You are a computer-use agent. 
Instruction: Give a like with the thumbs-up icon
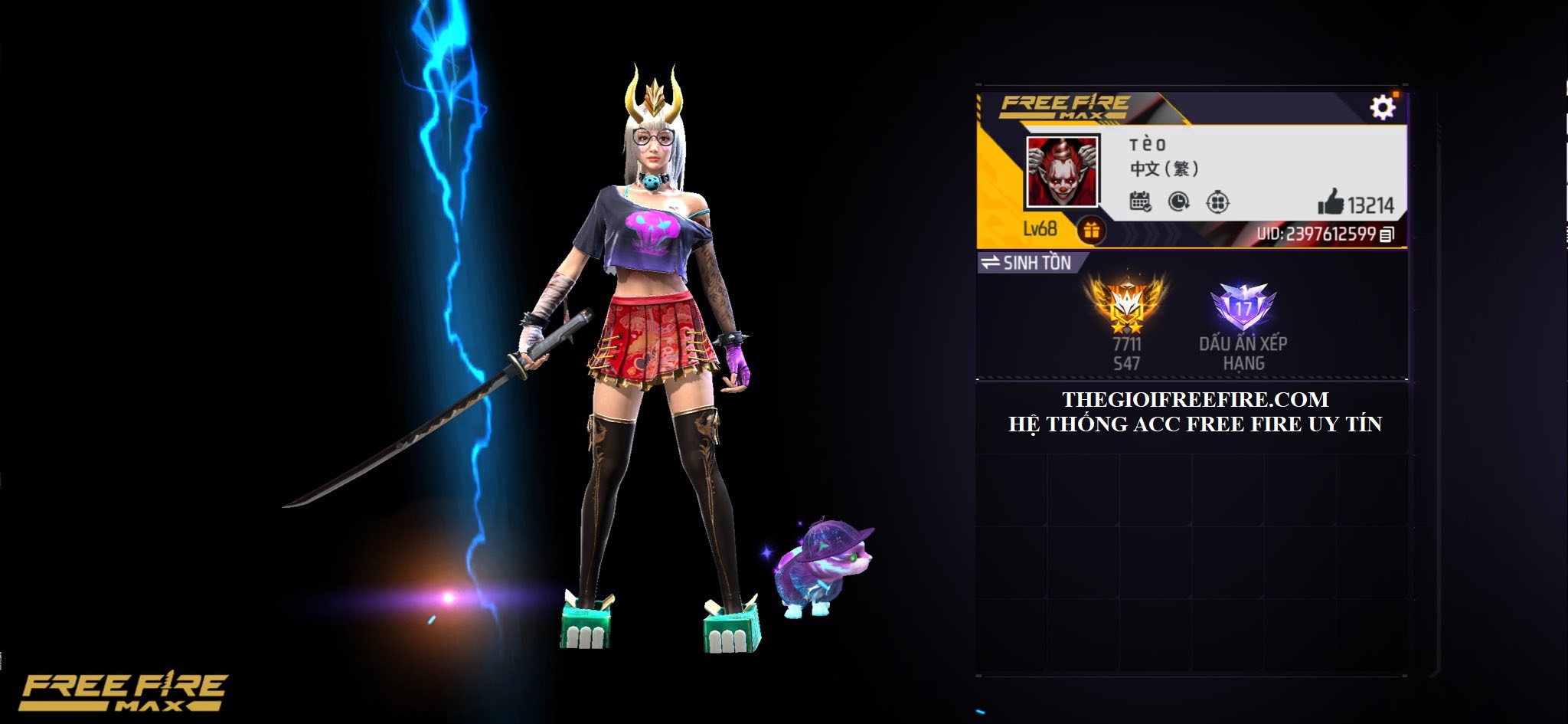click(1331, 203)
